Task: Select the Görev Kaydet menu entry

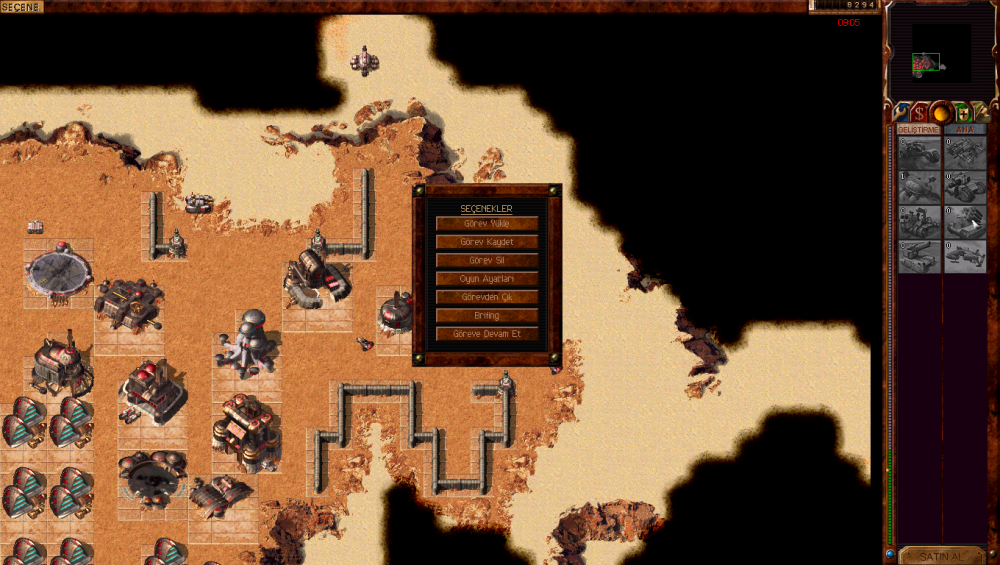Action: [487, 242]
